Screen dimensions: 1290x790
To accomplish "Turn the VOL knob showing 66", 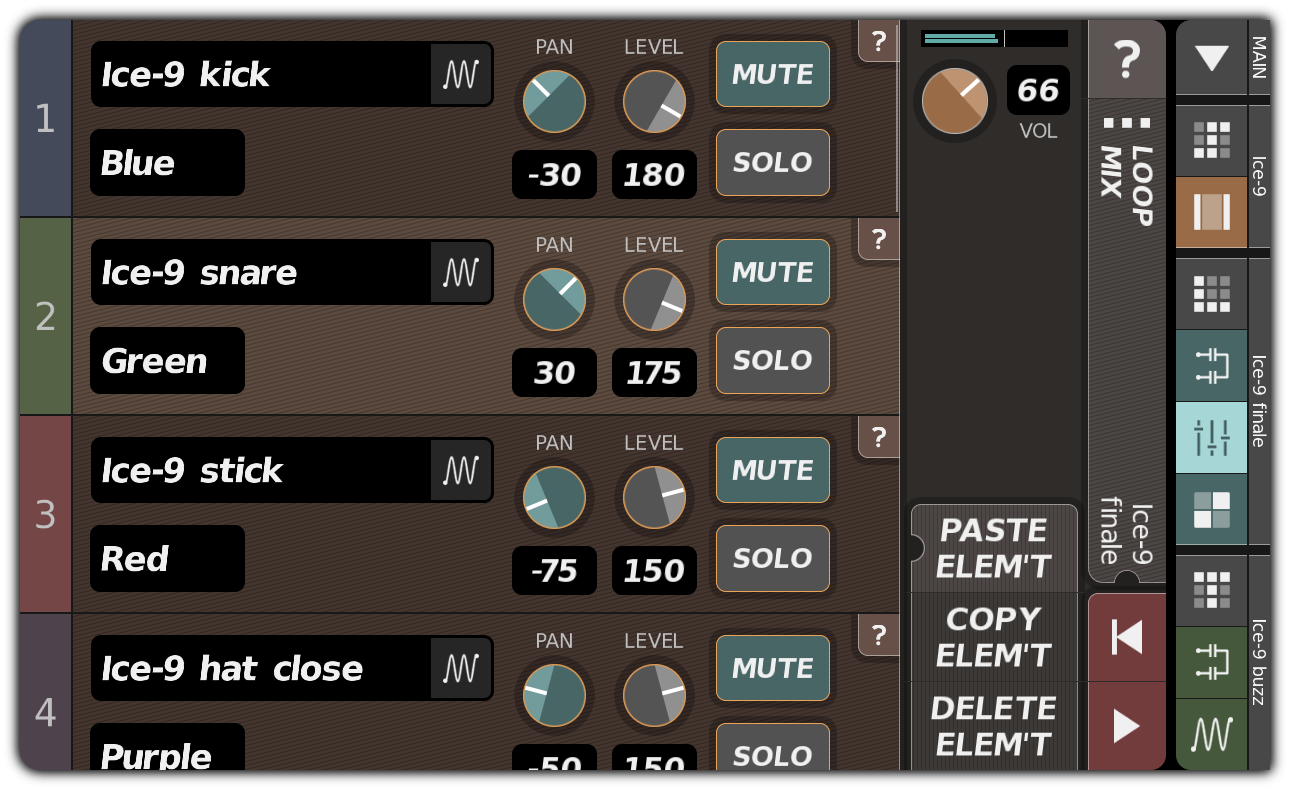I will [x=954, y=101].
